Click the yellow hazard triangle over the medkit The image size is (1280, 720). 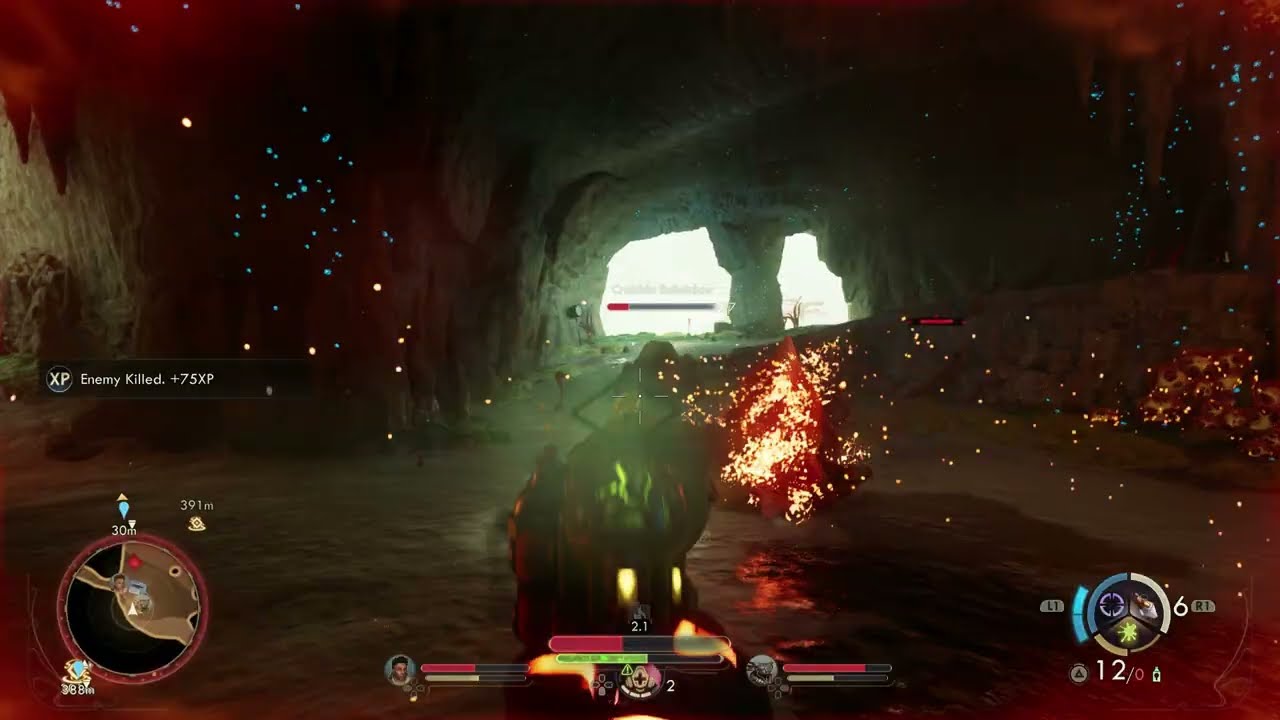pyautogui.click(x=627, y=670)
